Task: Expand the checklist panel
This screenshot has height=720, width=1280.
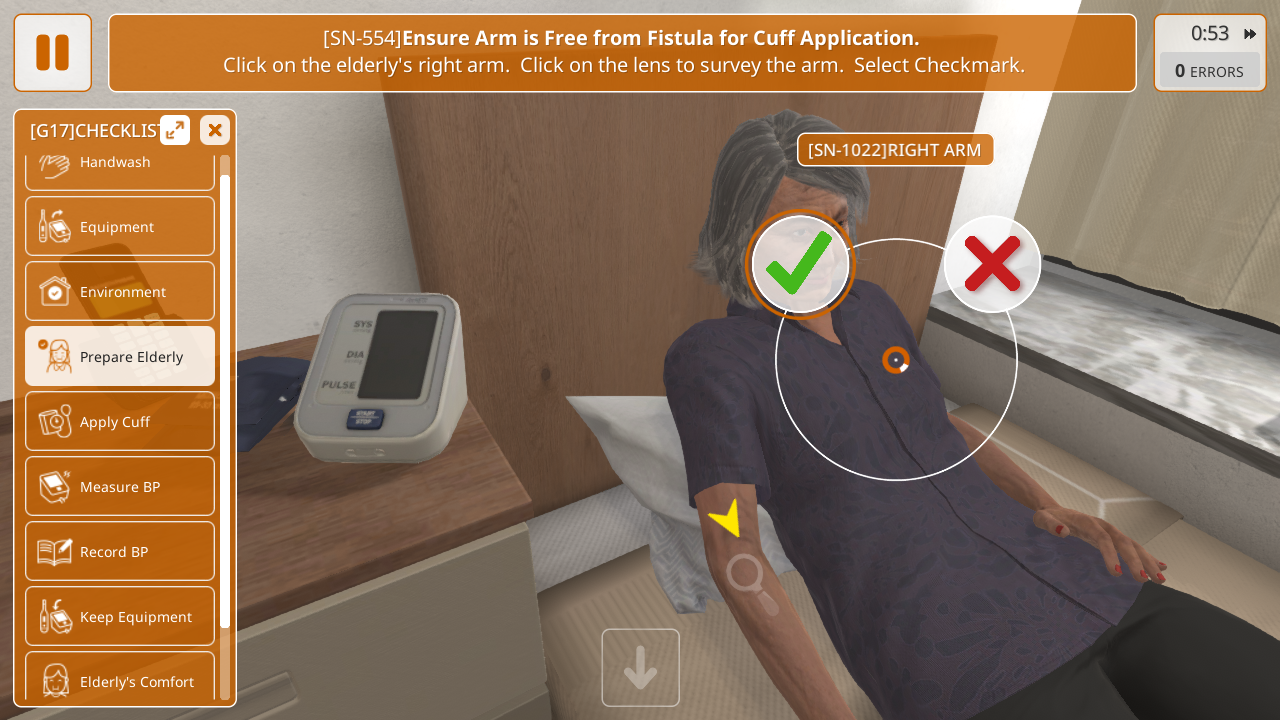Action: 175,130
